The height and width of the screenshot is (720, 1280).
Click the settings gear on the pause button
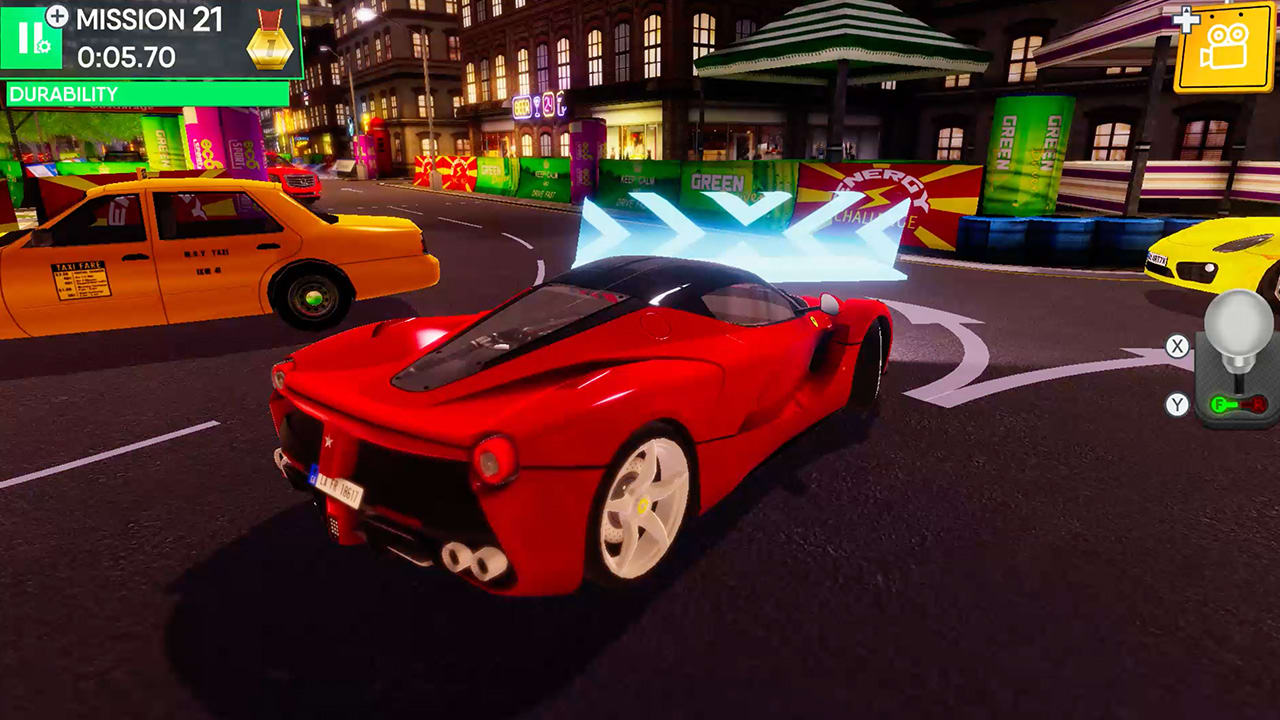[x=43, y=46]
